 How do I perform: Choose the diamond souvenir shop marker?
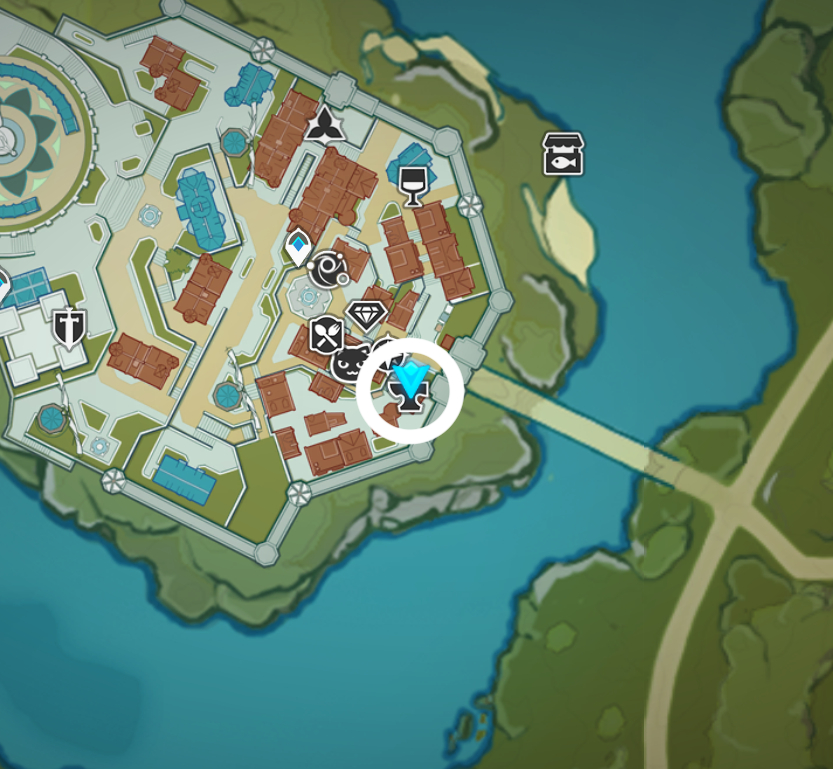(x=367, y=316)
